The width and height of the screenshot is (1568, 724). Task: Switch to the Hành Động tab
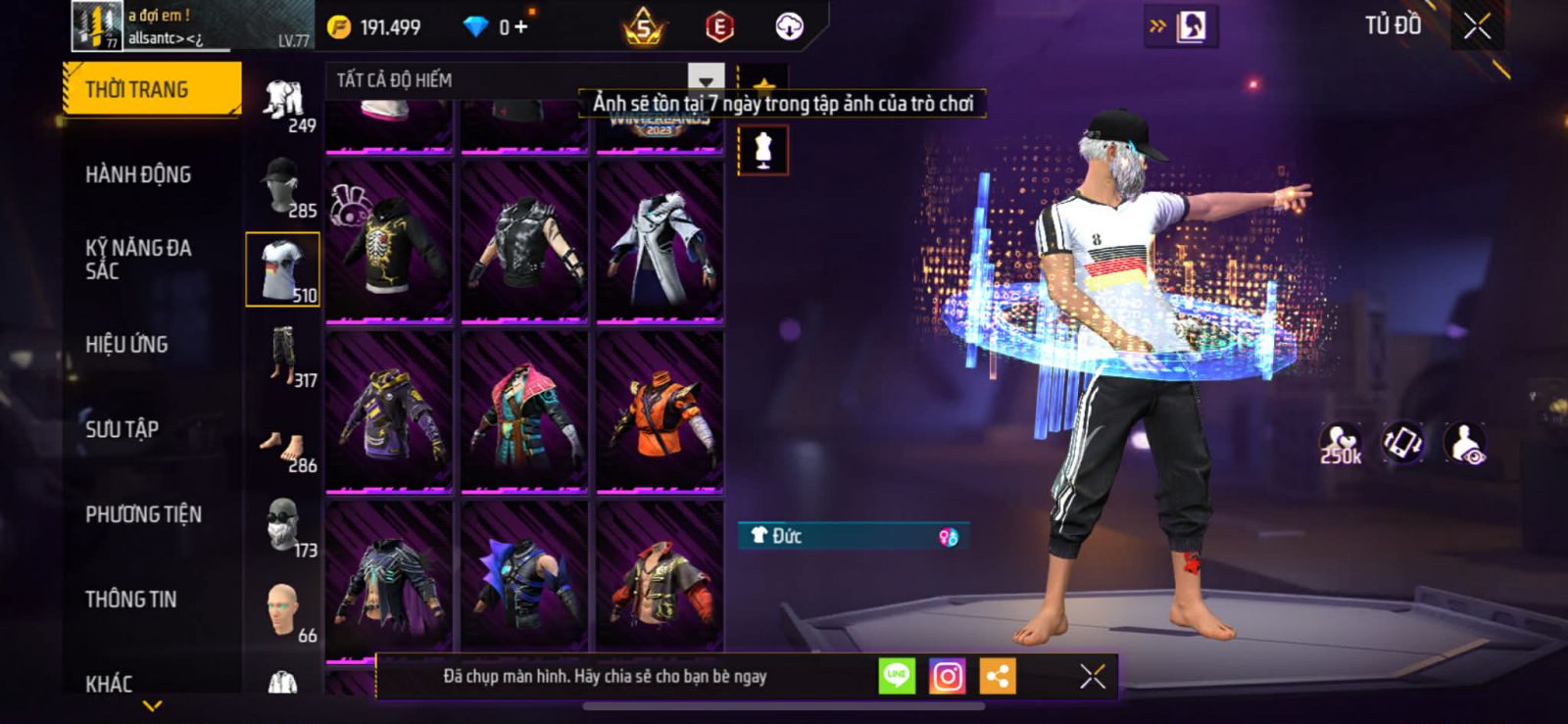(138, 174)
